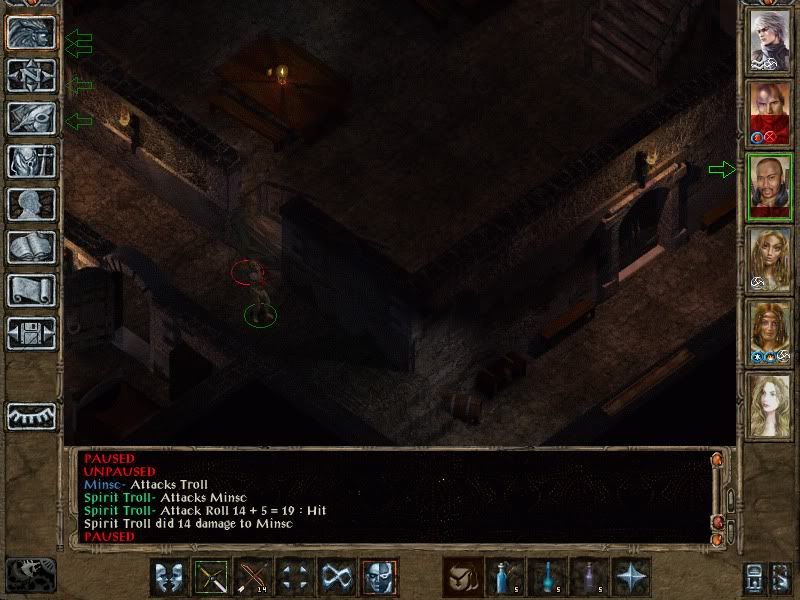Screen dimensions: 800x600
Task: Activate the rest eye button on sidebar
Action: tap(30, 415)
